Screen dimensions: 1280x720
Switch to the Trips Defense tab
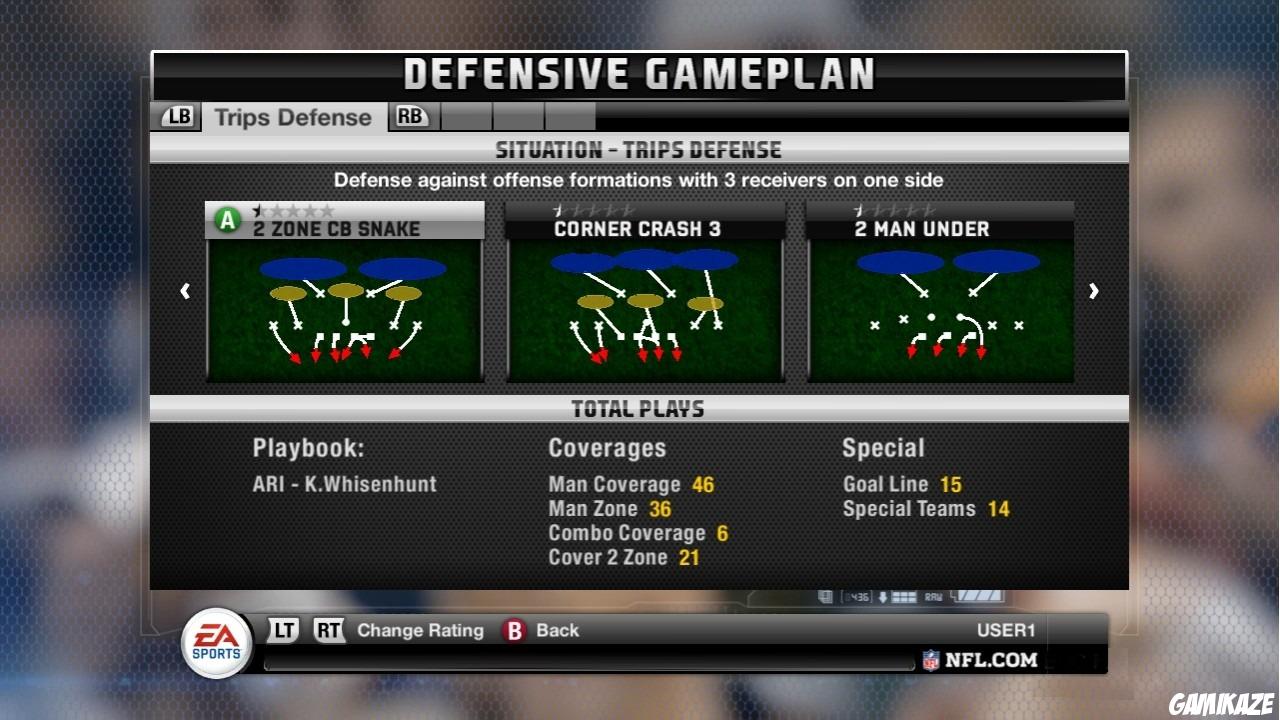coord(294,116)
